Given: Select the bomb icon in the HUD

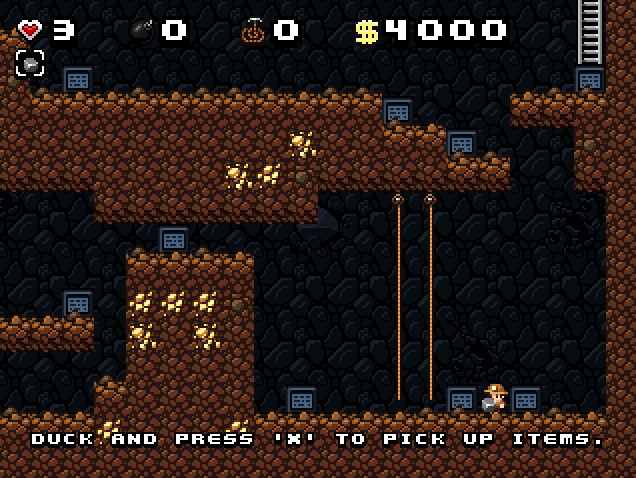Looking at the screenshot, I should (x=141, y=30).
